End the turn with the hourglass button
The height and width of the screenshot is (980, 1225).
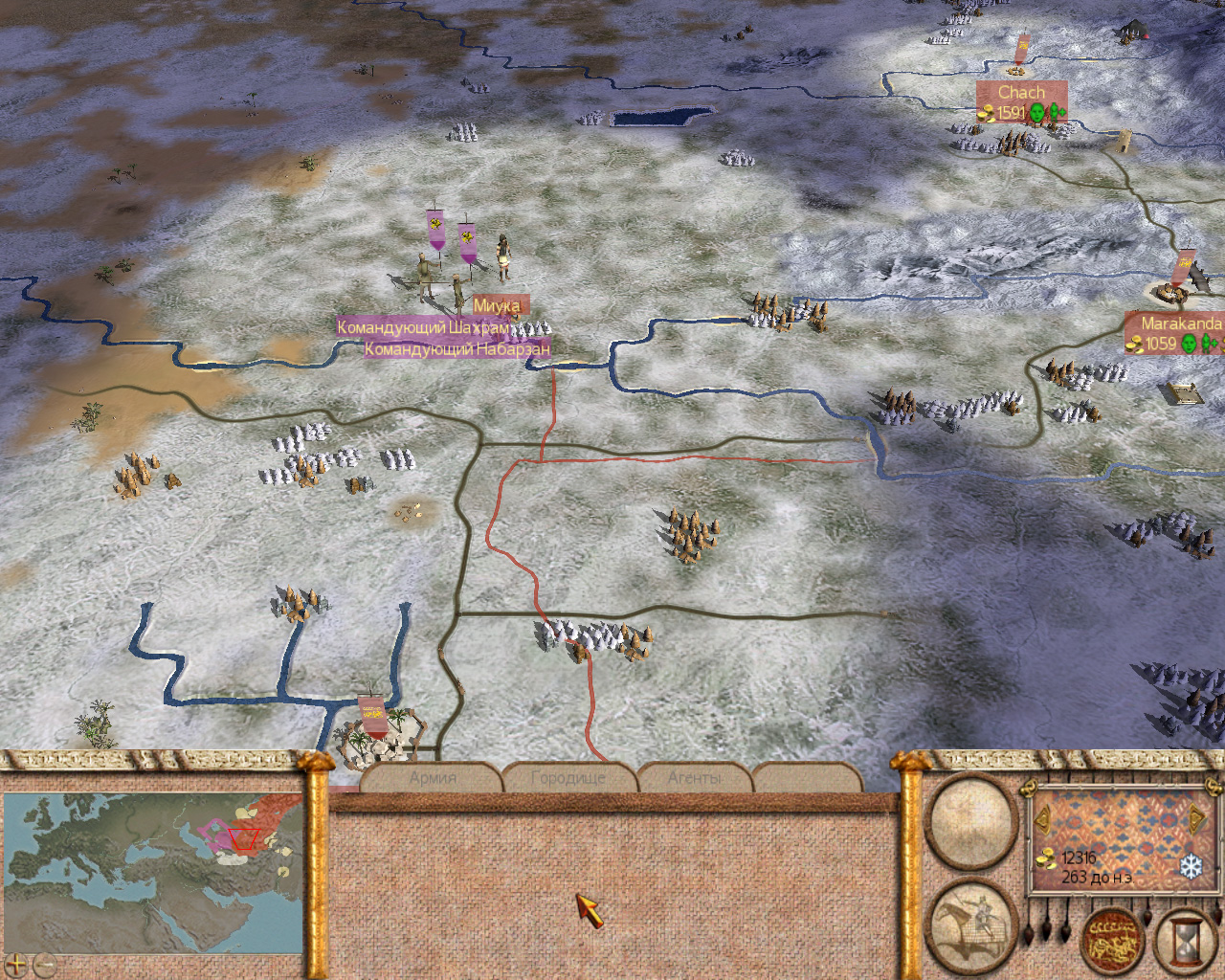pos(1187,942)
